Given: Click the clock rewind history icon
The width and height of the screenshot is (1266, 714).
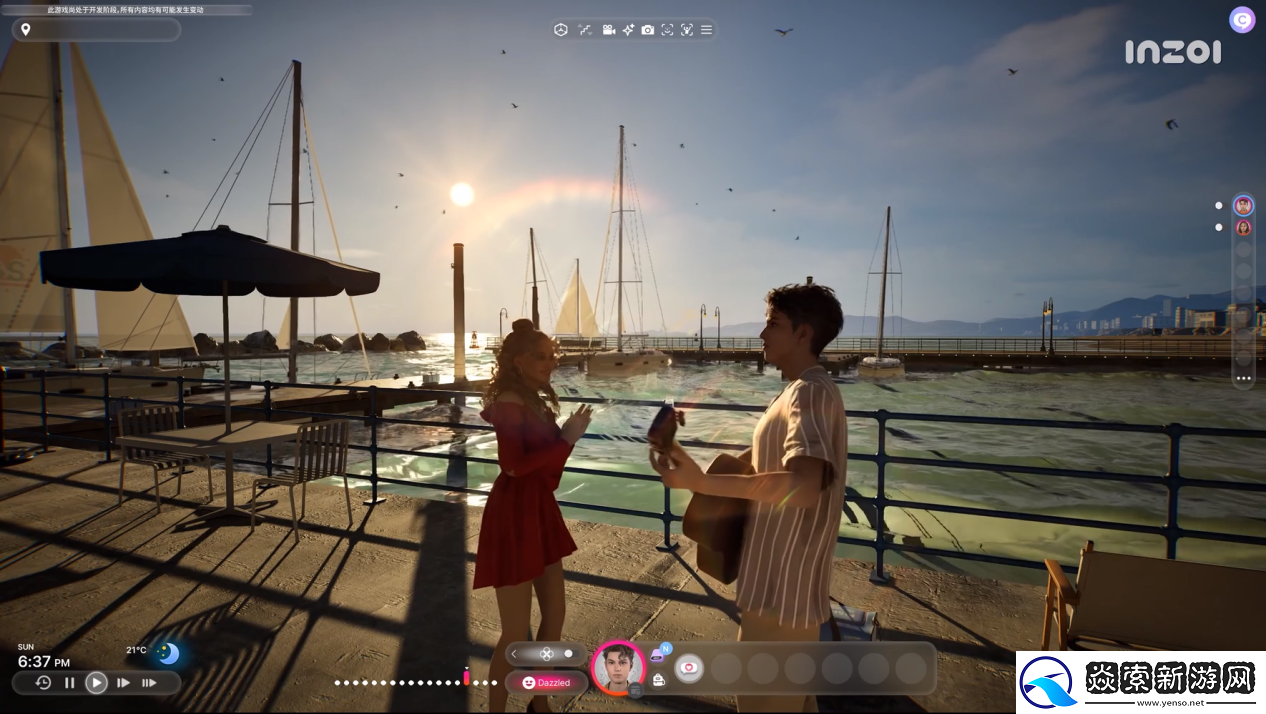Looking at the screenshot, I should [43, 683].
